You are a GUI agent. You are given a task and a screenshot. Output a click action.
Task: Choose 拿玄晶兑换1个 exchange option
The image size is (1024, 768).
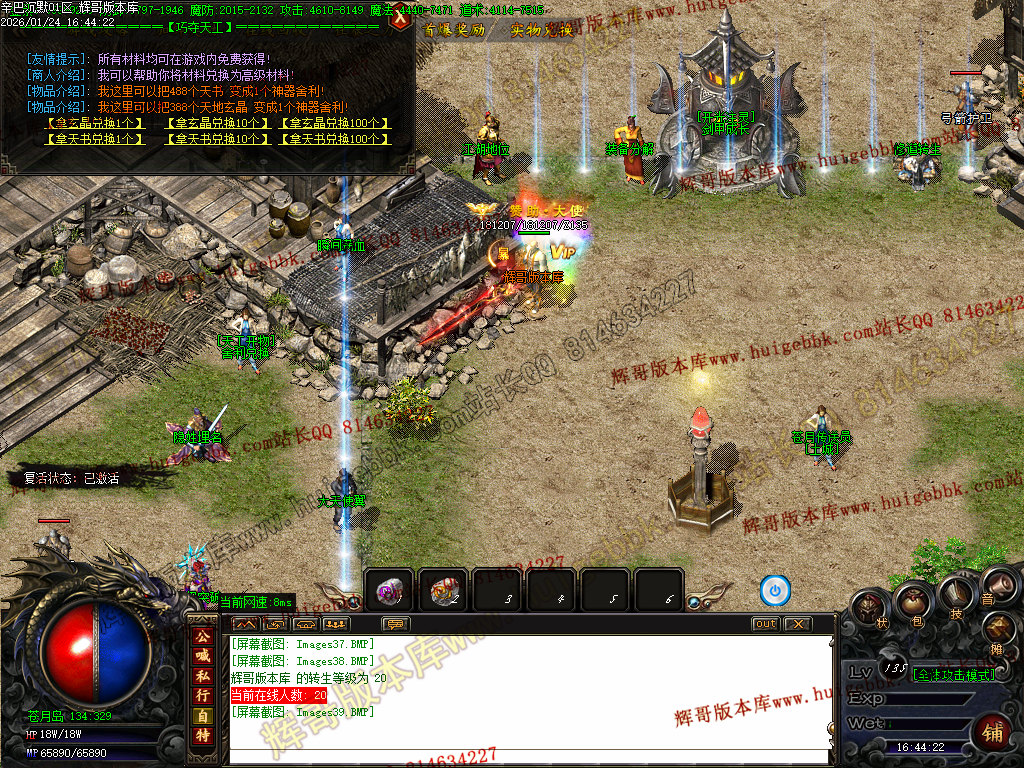pyautogui.click(x=91, y=124)
